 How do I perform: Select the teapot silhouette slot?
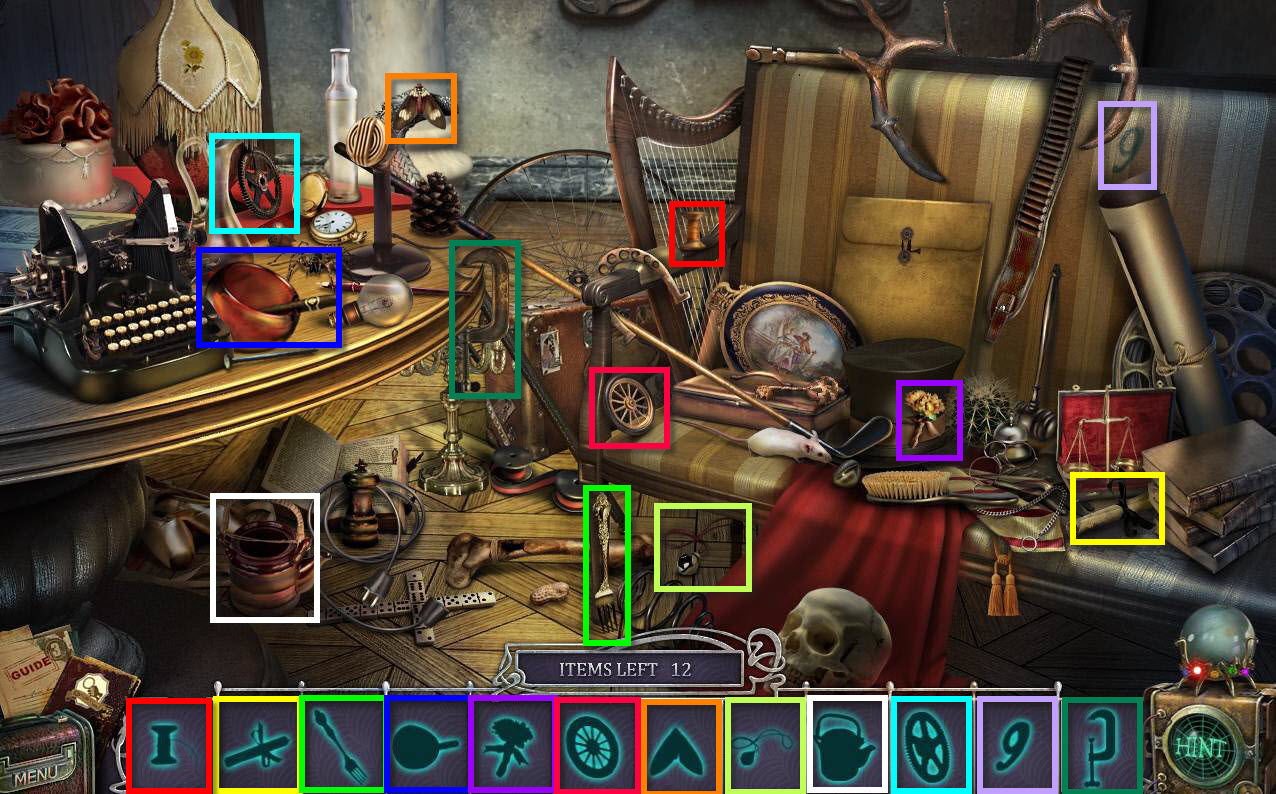pyautogui.click(x=846, y=745)
